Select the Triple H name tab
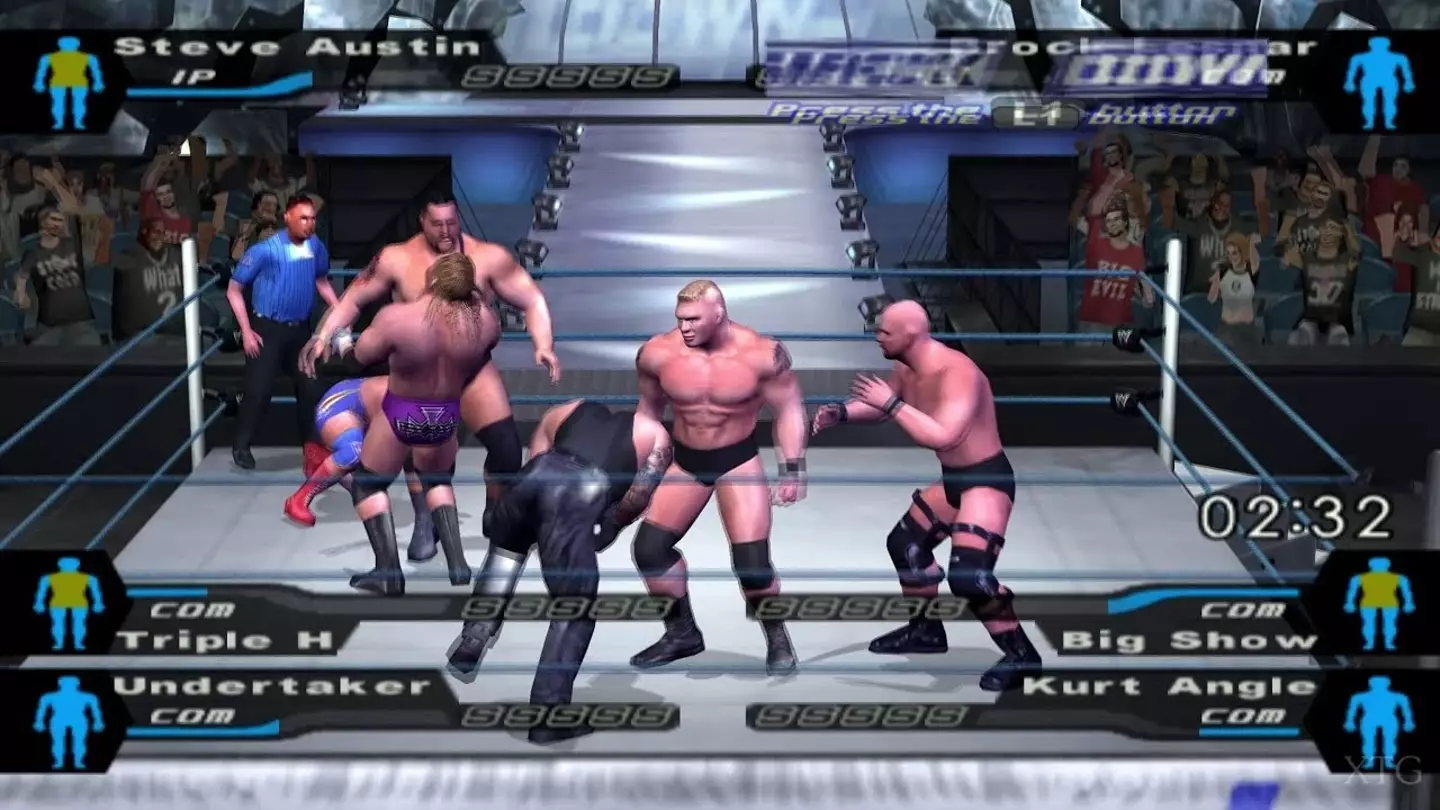This screenshot has width=1440, height=810. (230, 638)
